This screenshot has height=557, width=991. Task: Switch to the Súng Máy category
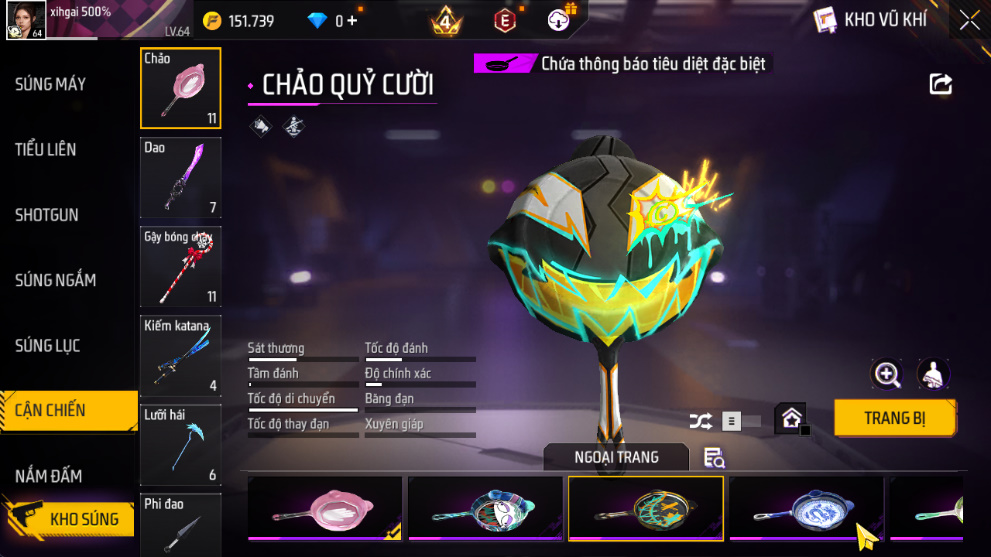(51, 84)
